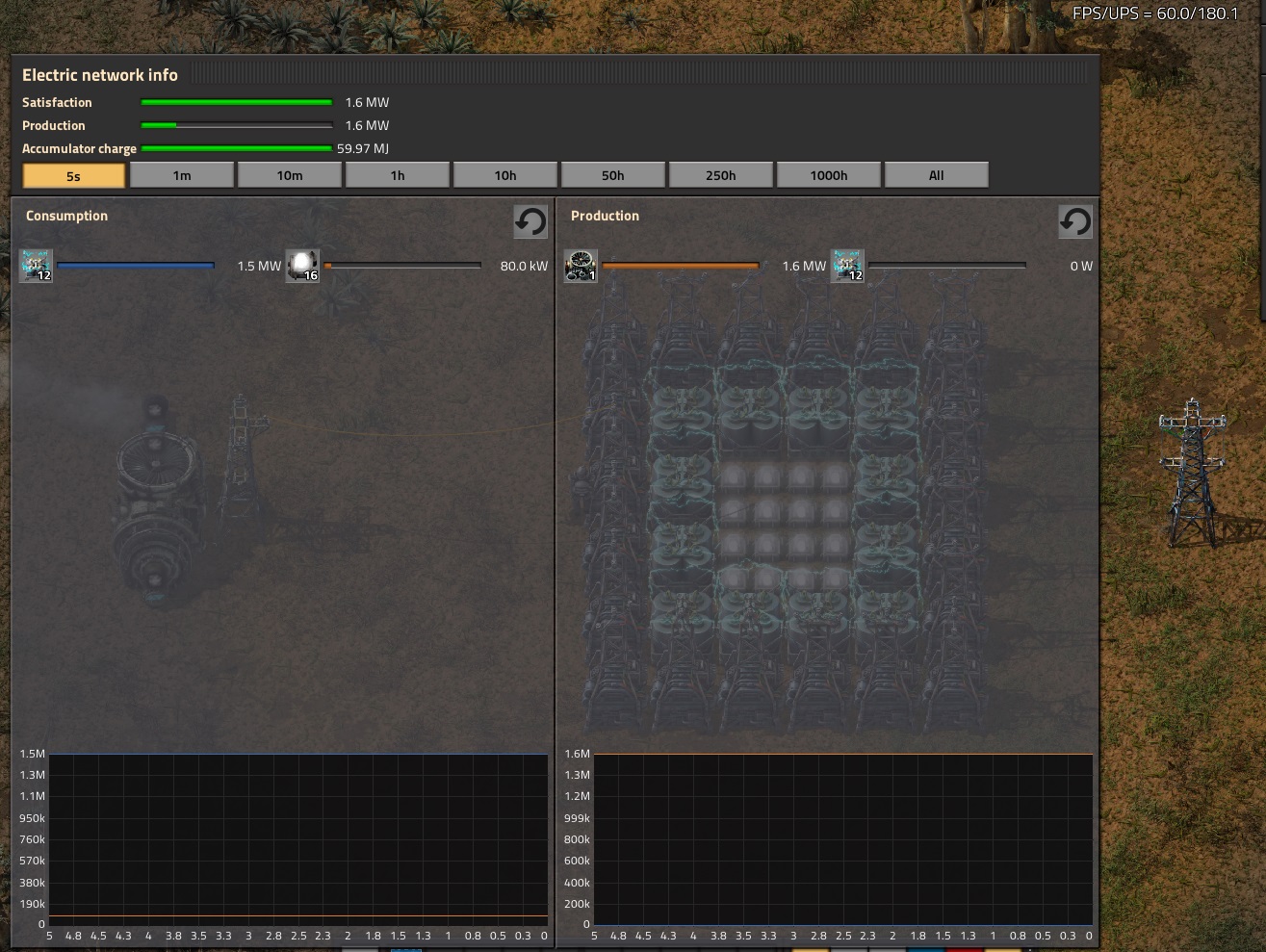The image size is (1266, 952).
Task: Click the accumulator icon under Consumption
Action: tap(36, 266)
